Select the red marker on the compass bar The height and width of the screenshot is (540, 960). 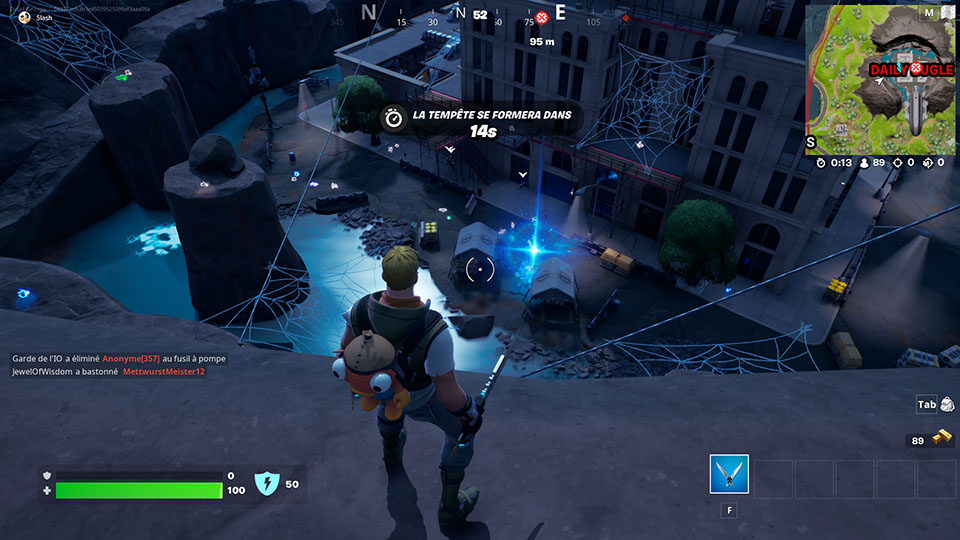coord(542,17)
